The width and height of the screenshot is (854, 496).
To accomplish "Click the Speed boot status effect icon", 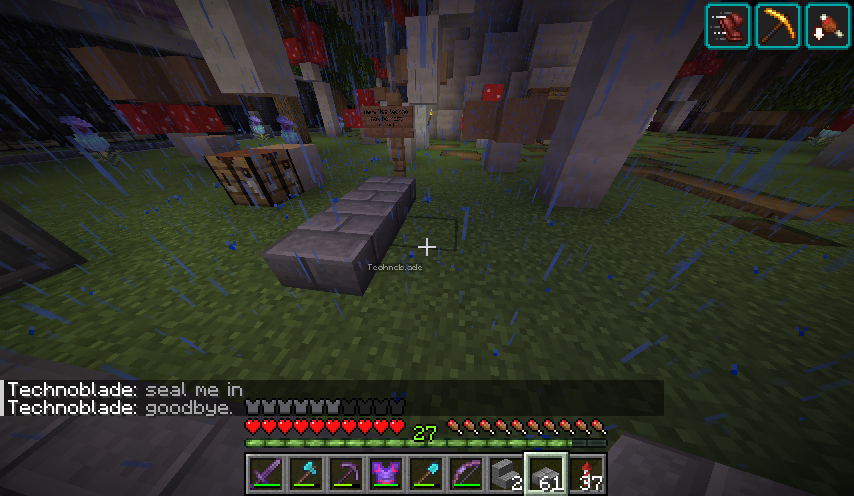I will tap(727, 26).
